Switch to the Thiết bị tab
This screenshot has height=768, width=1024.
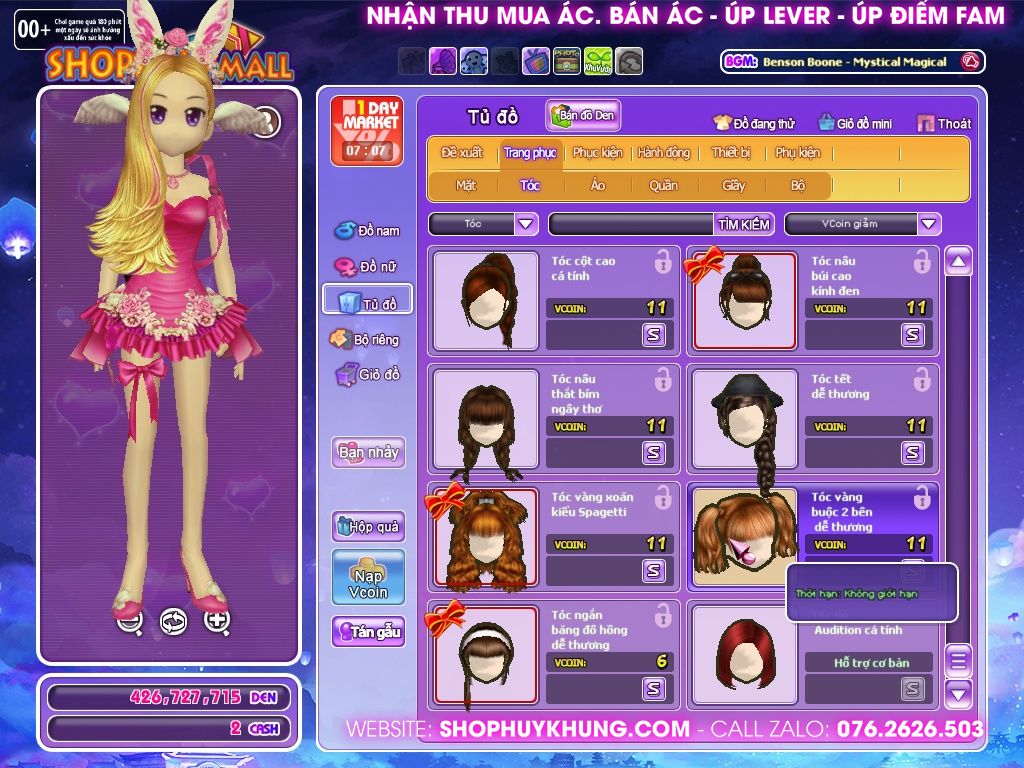731,153
